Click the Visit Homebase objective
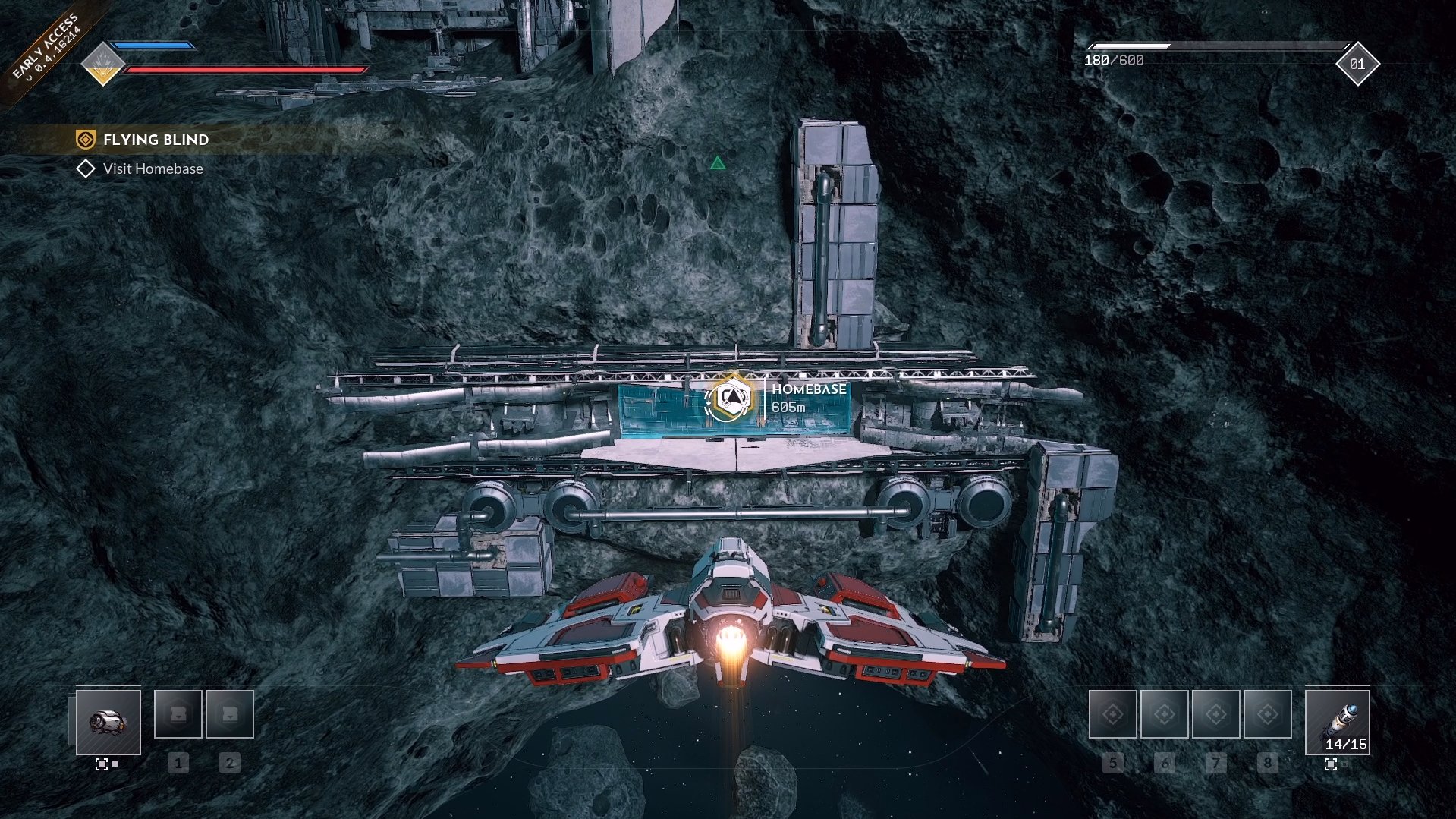Image resolution: width=1456 pixels, height=819 pixels. (153, 169)
